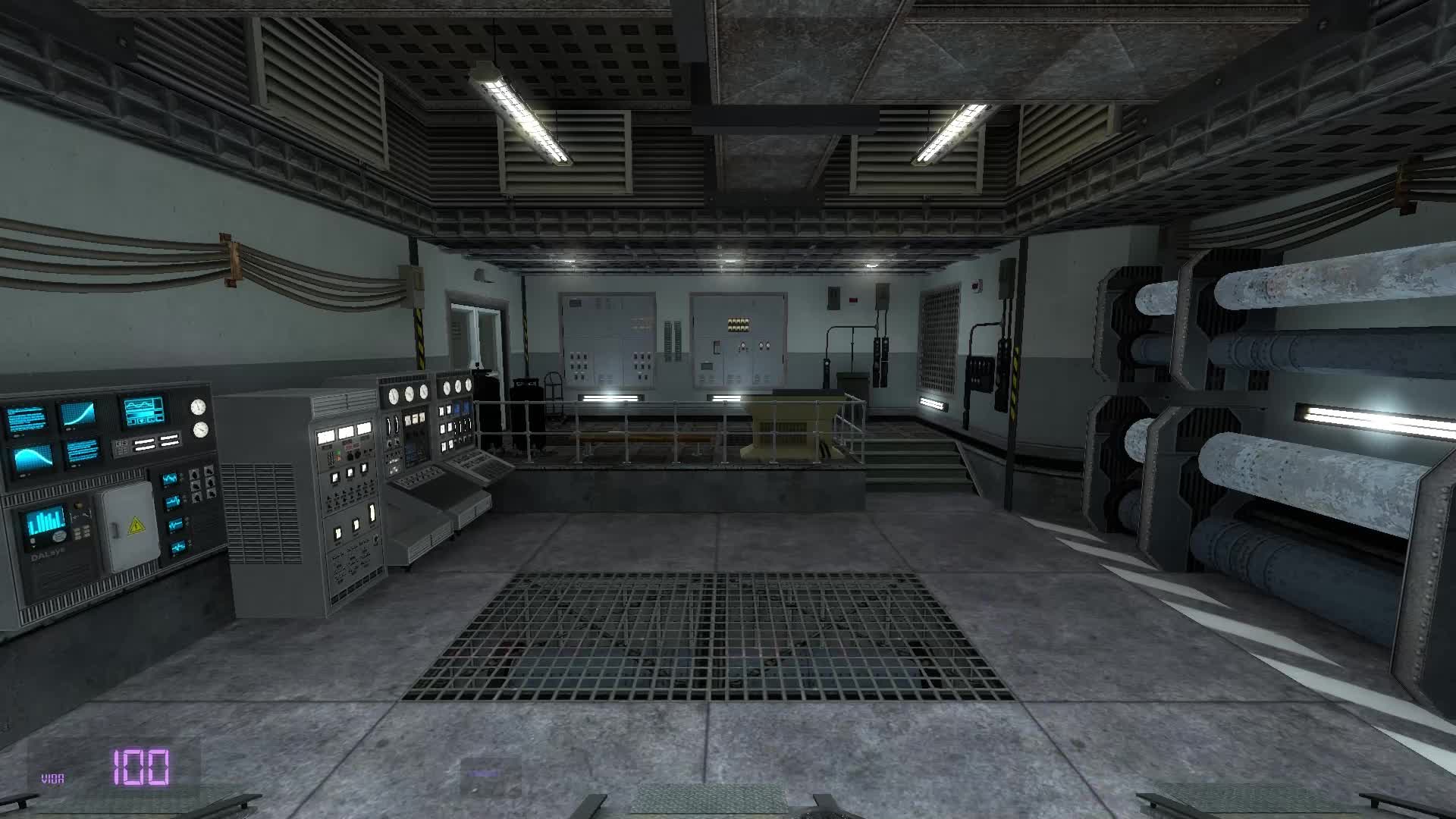Click the blue waveform oscilloscope screen

143,412
